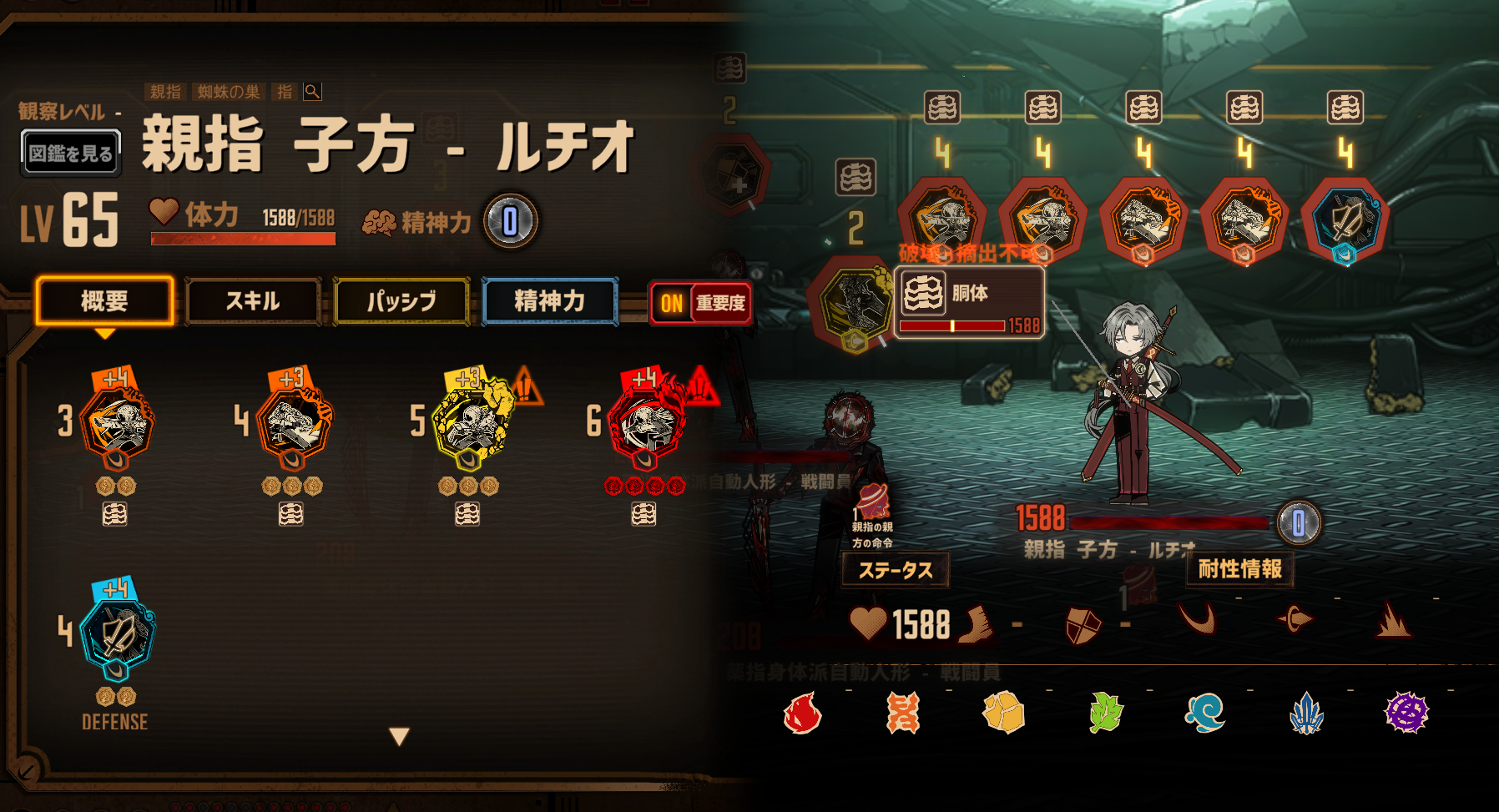Select the yellow skill coin on the battlefield
Screen dimensions: 1499x812
coord(853,304)
